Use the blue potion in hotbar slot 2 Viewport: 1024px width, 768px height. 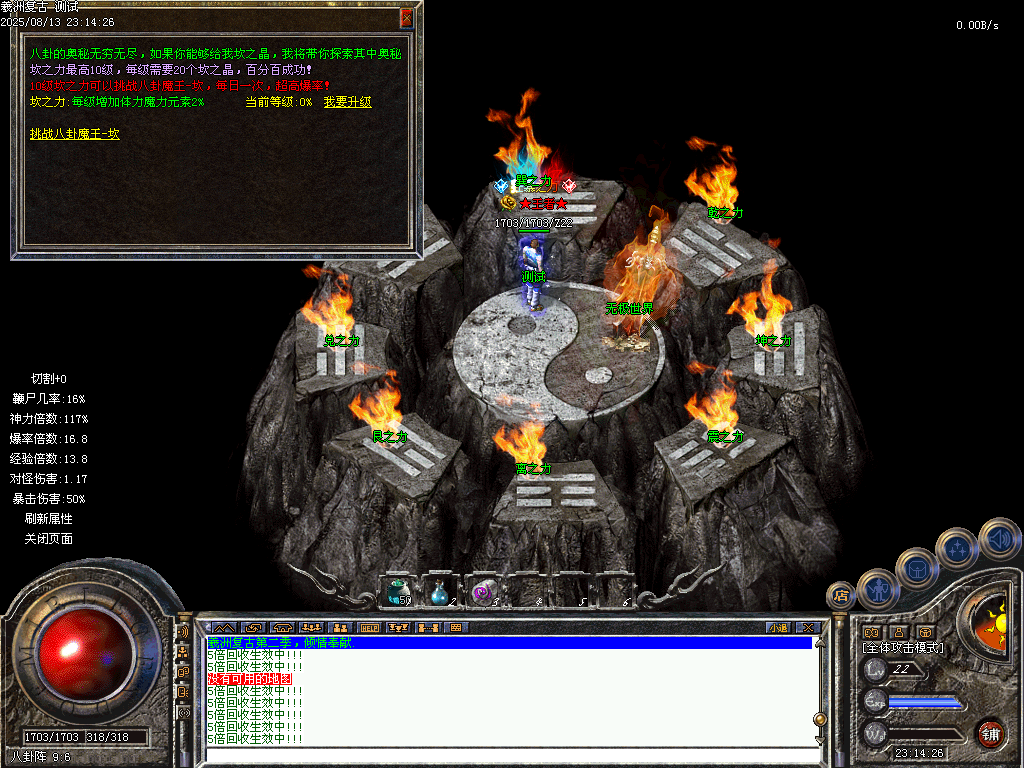pyautogui.click(x=440, y=591)
